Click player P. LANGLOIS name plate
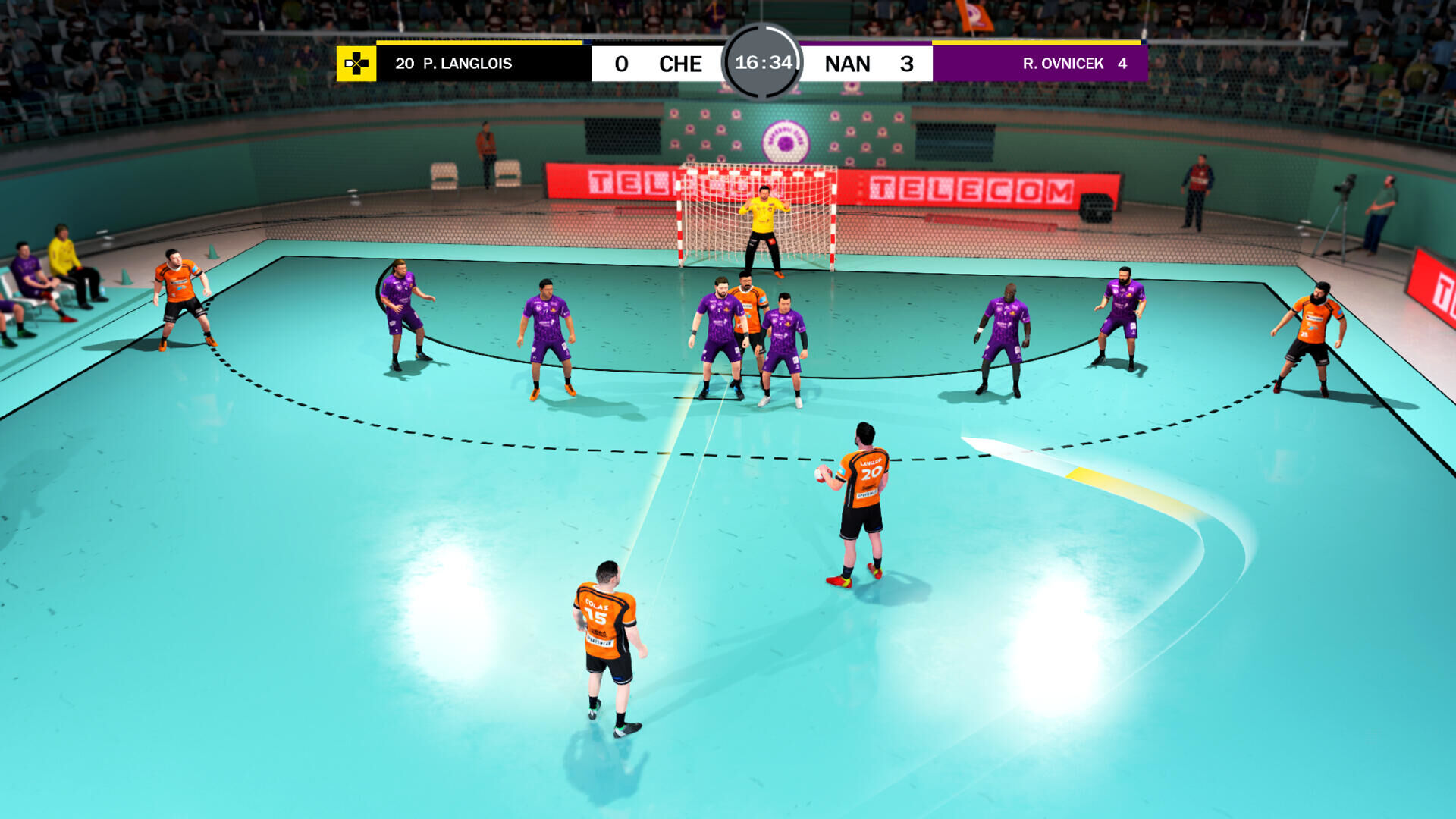 pos(453,64)
